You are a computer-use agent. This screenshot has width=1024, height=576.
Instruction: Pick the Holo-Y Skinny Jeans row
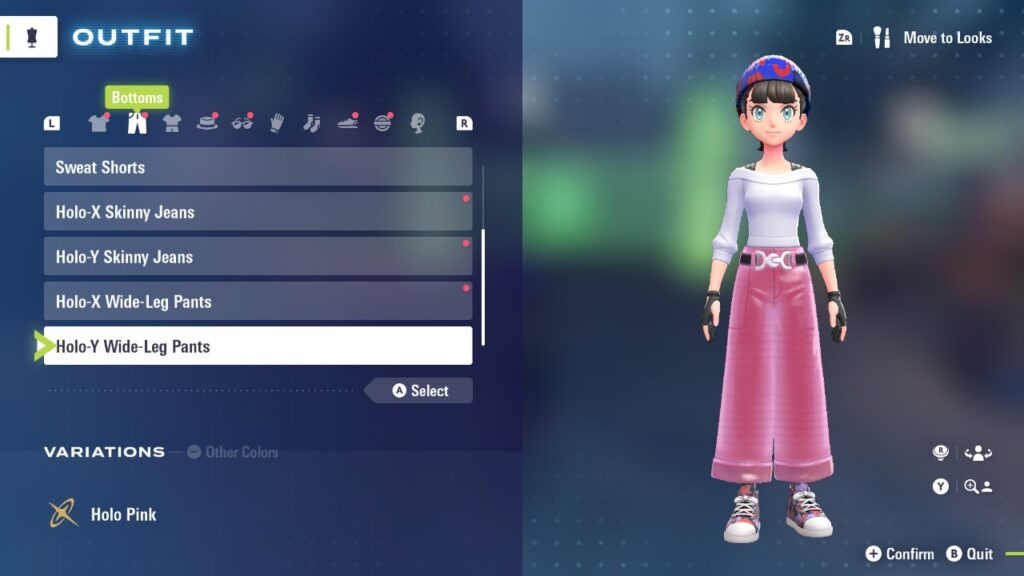(257, 257)
